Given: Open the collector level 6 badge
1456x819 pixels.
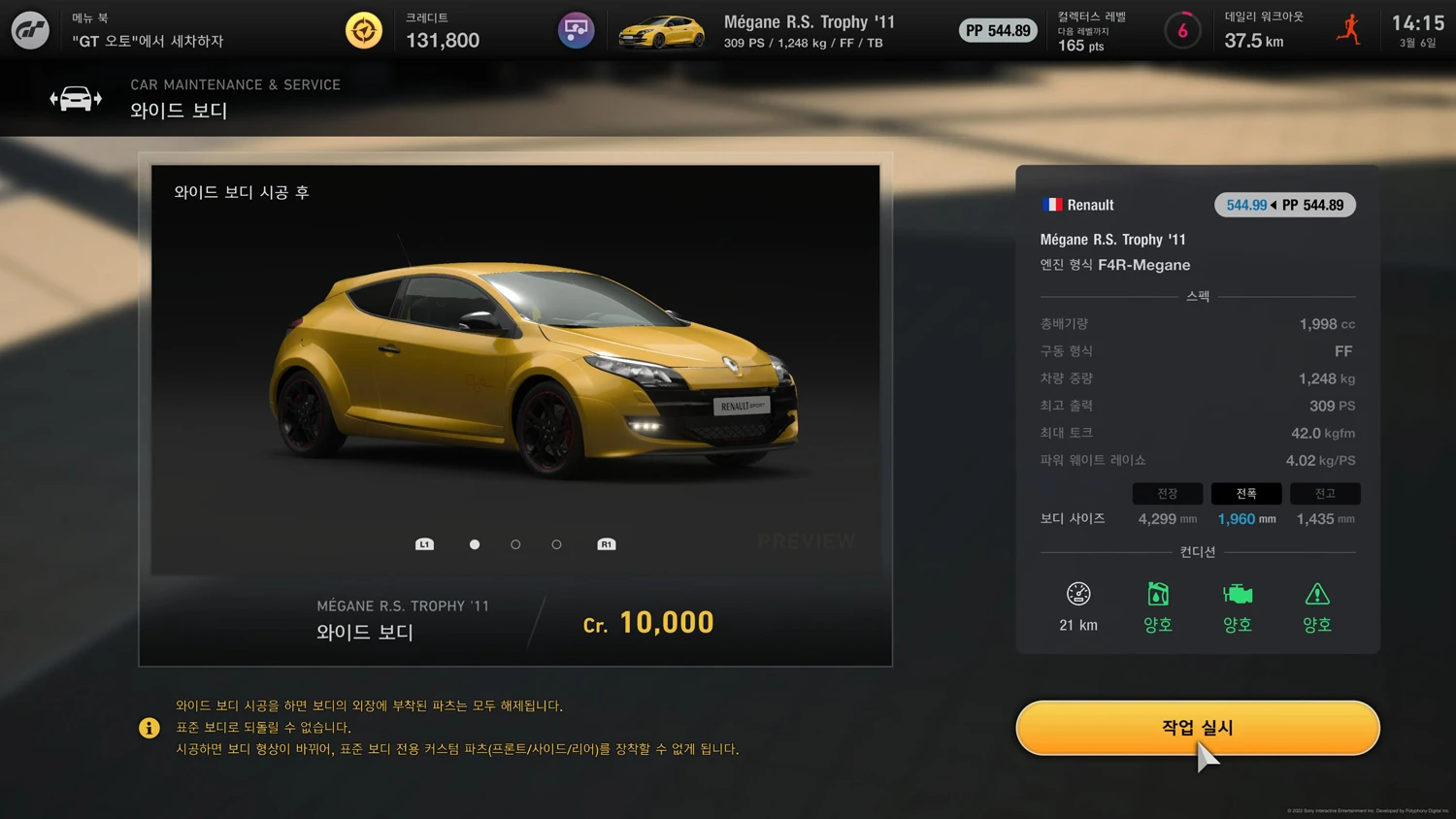Looking at the screenshot, I should coord(1182,31).
